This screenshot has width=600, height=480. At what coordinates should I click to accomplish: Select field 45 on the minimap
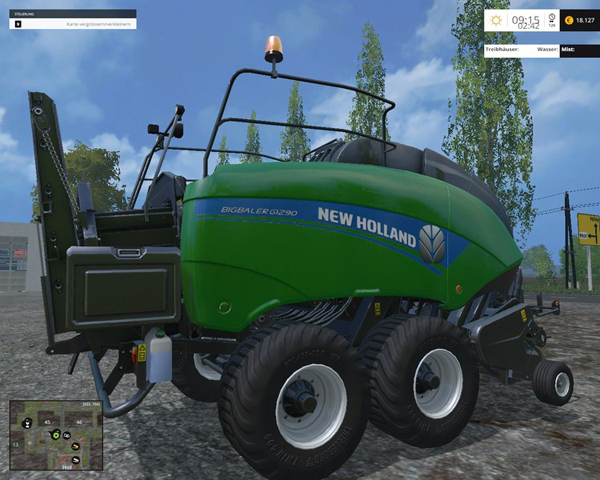coord(46,423)
